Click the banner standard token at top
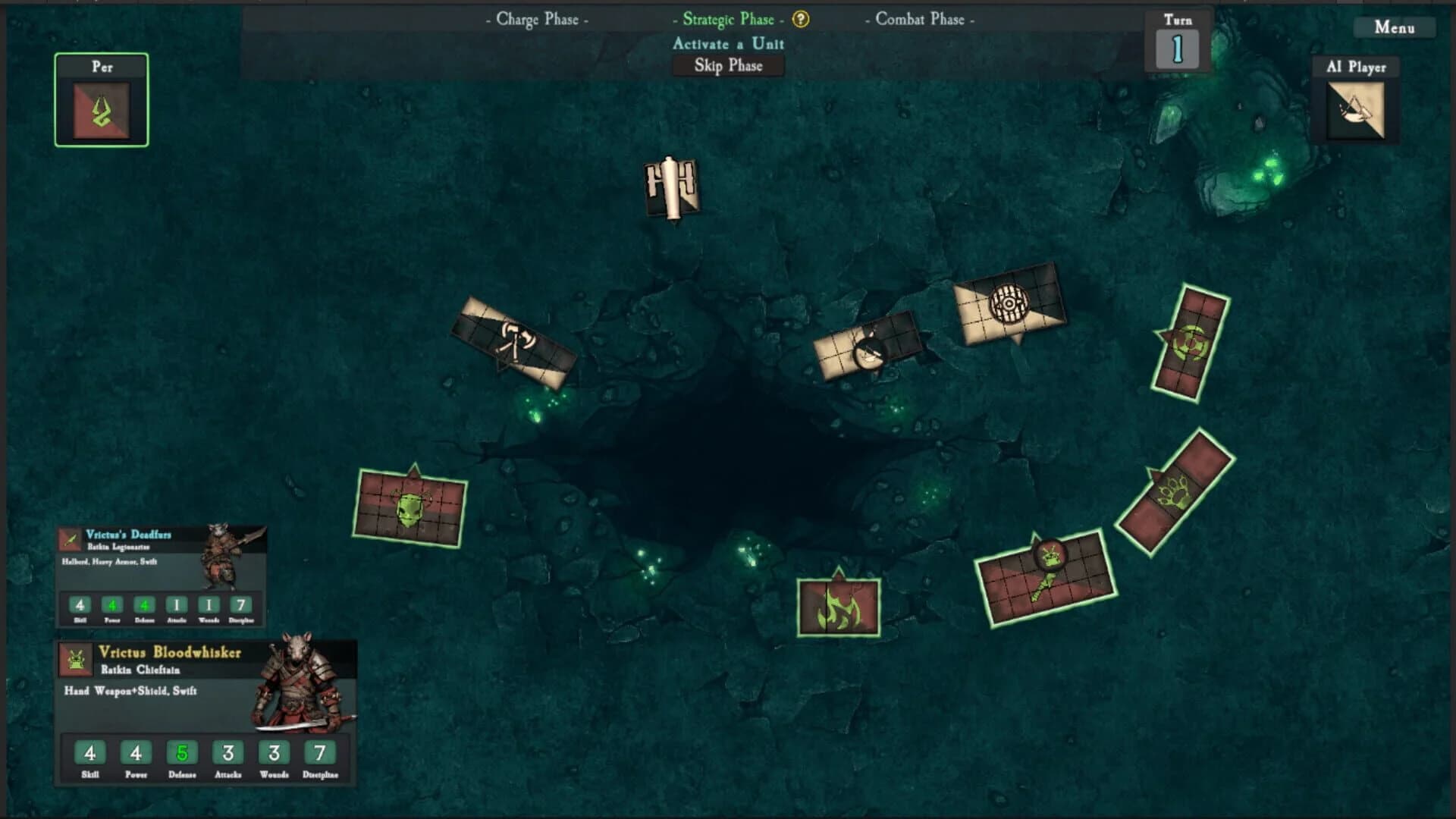 coord(672,186)
